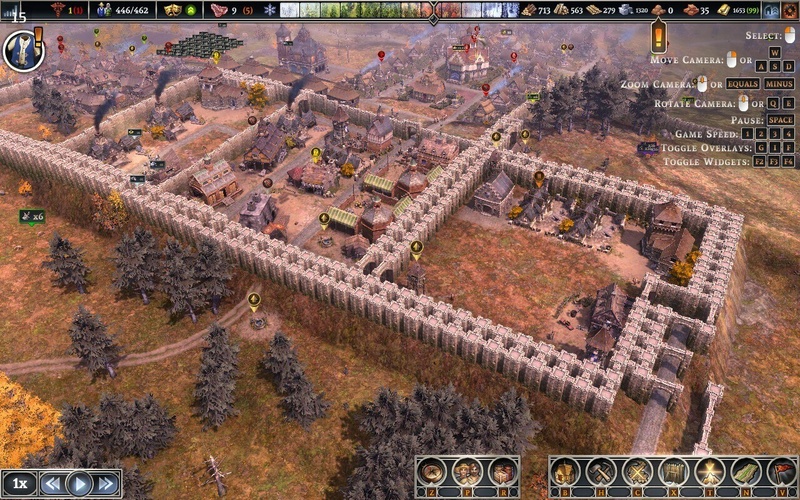Select the red flag banner category
Image resolution: width=800 pixels, height=500 pixels.
[781, 471]
